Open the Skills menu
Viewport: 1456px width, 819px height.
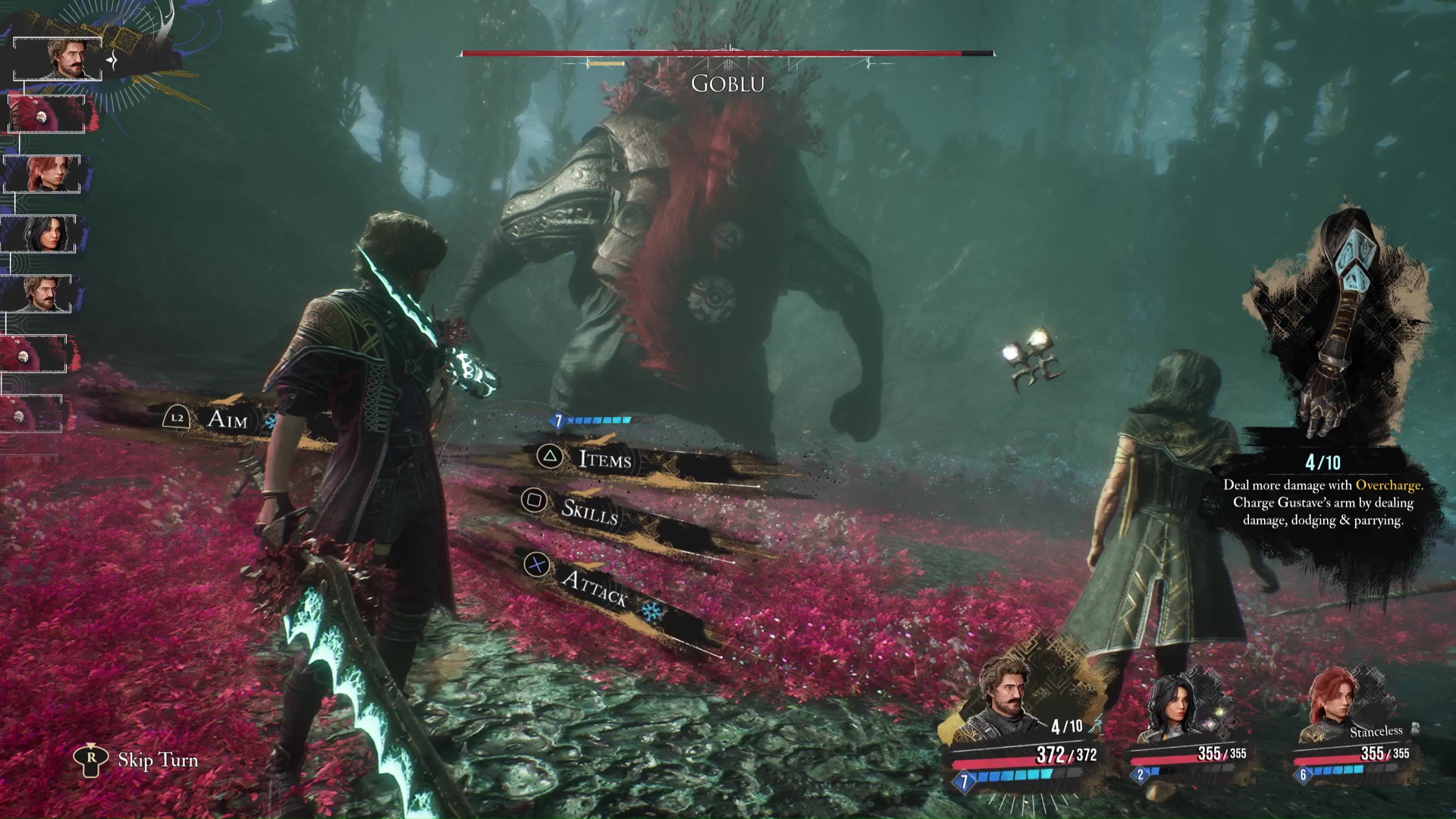coord(588,511)
